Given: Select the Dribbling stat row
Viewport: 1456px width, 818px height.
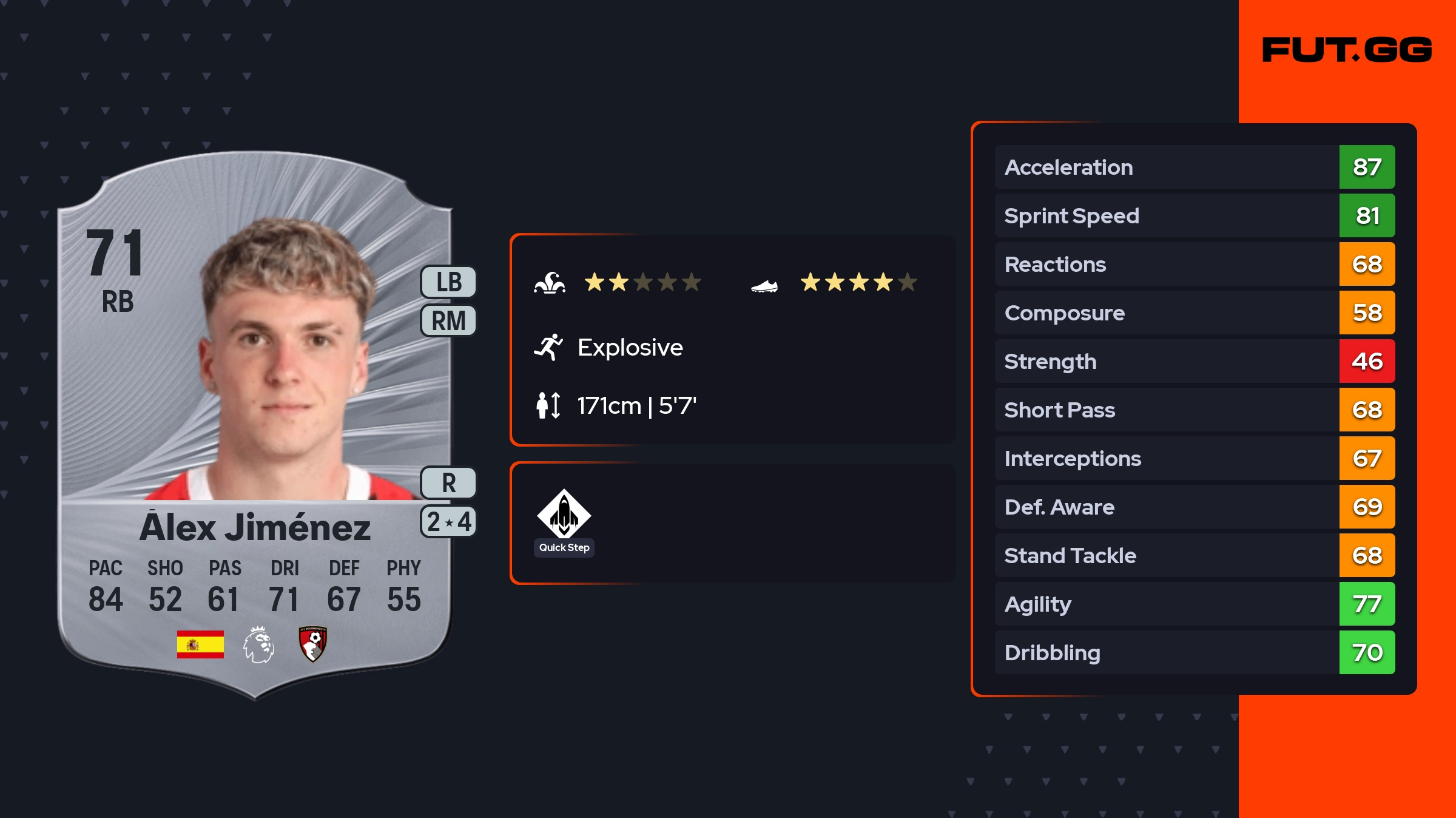Looking at the screenshot, I should pos(1194,652).
